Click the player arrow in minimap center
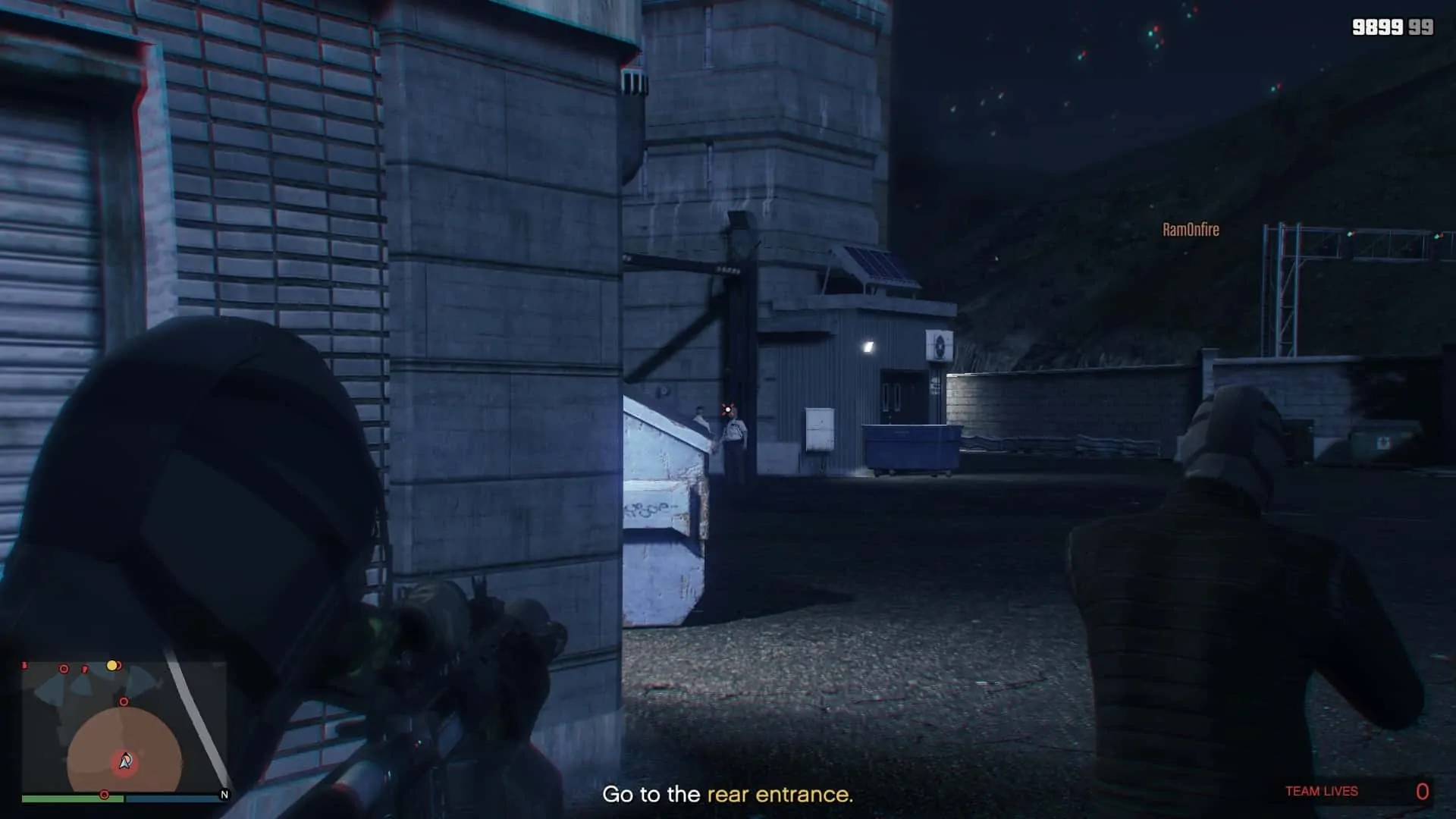This screenshot has height=819, width=1456. tap(124, 761)
